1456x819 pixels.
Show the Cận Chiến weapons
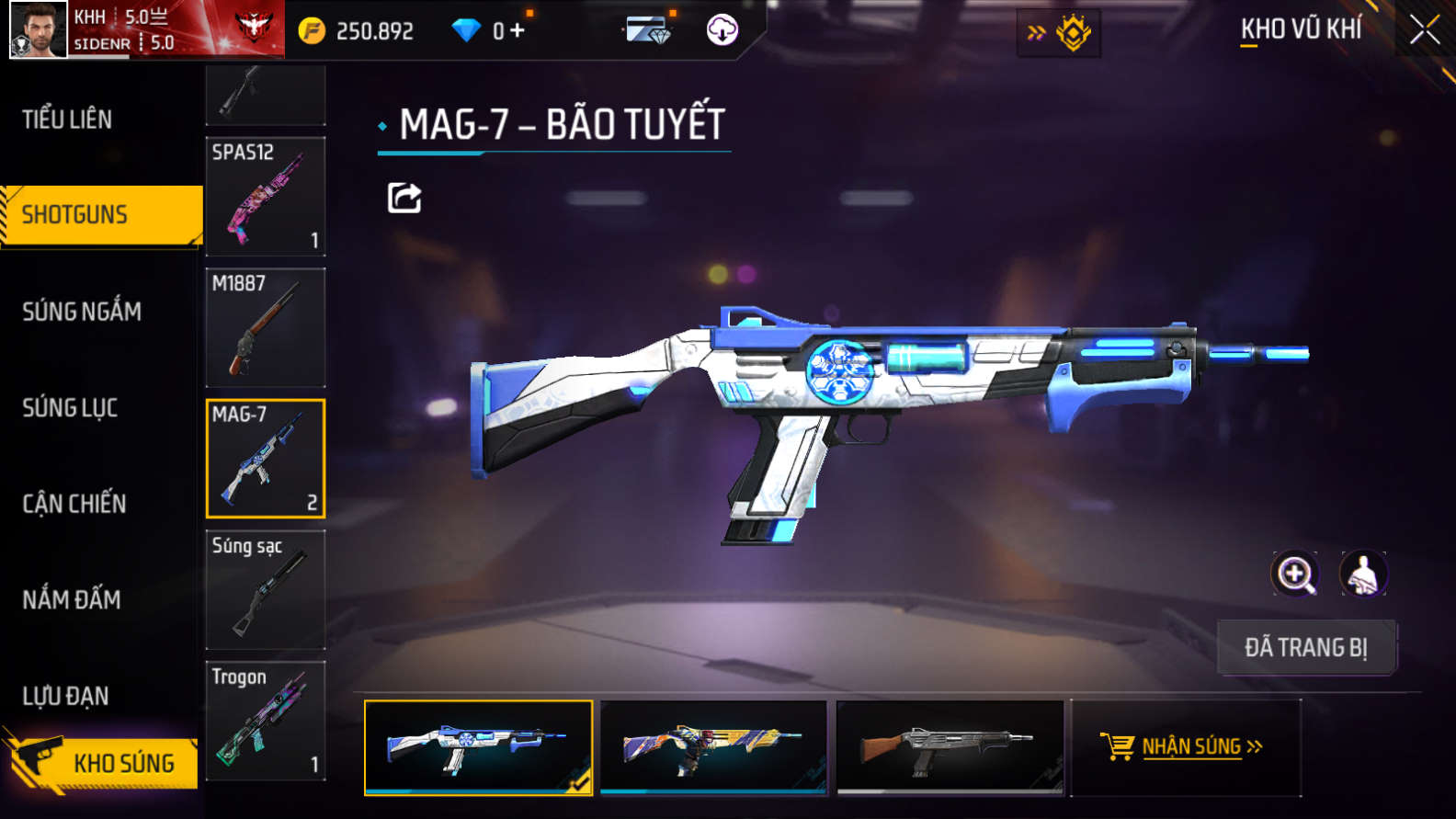pos(74,504)
